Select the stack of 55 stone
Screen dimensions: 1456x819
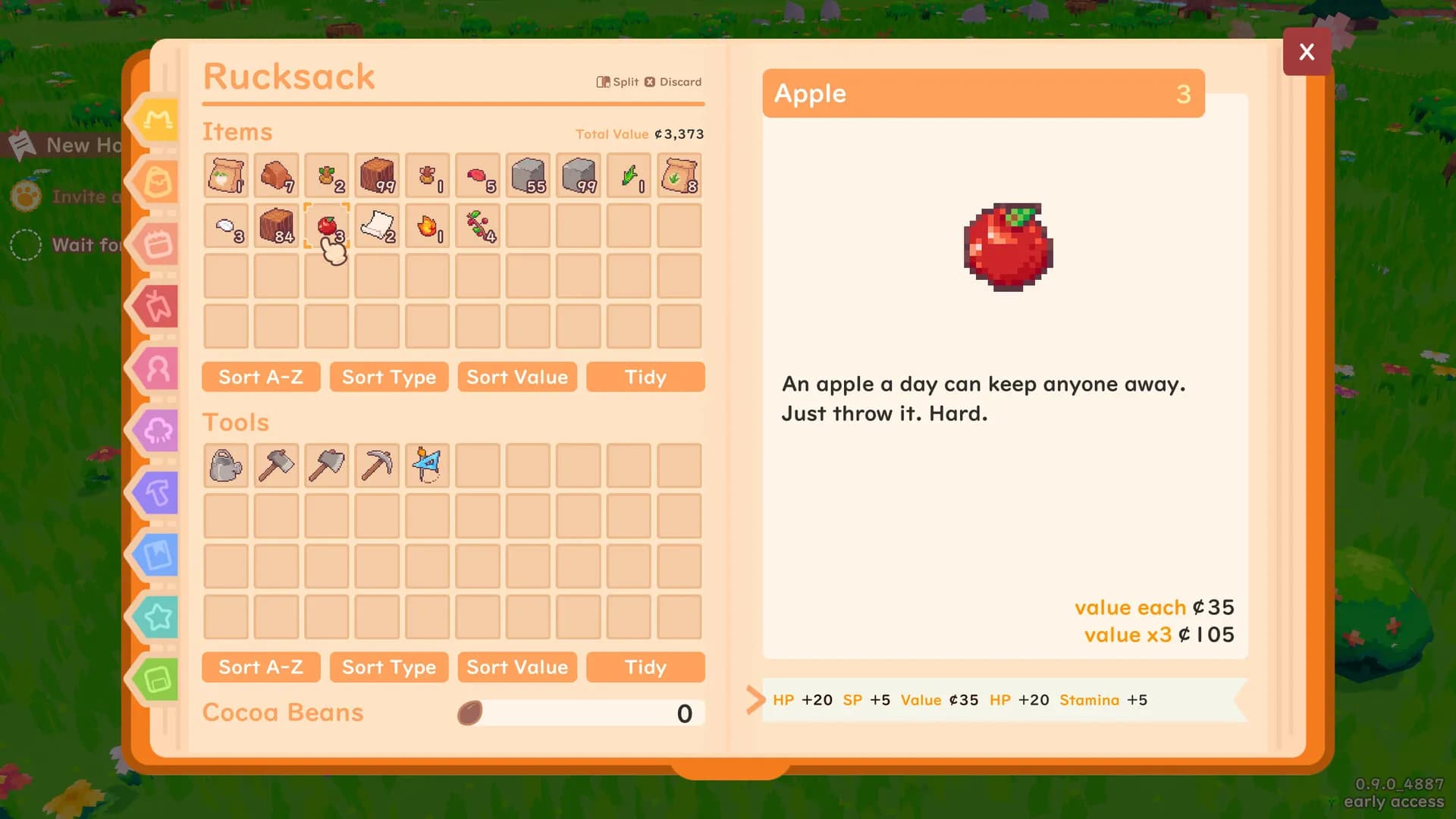click(528, 175)
